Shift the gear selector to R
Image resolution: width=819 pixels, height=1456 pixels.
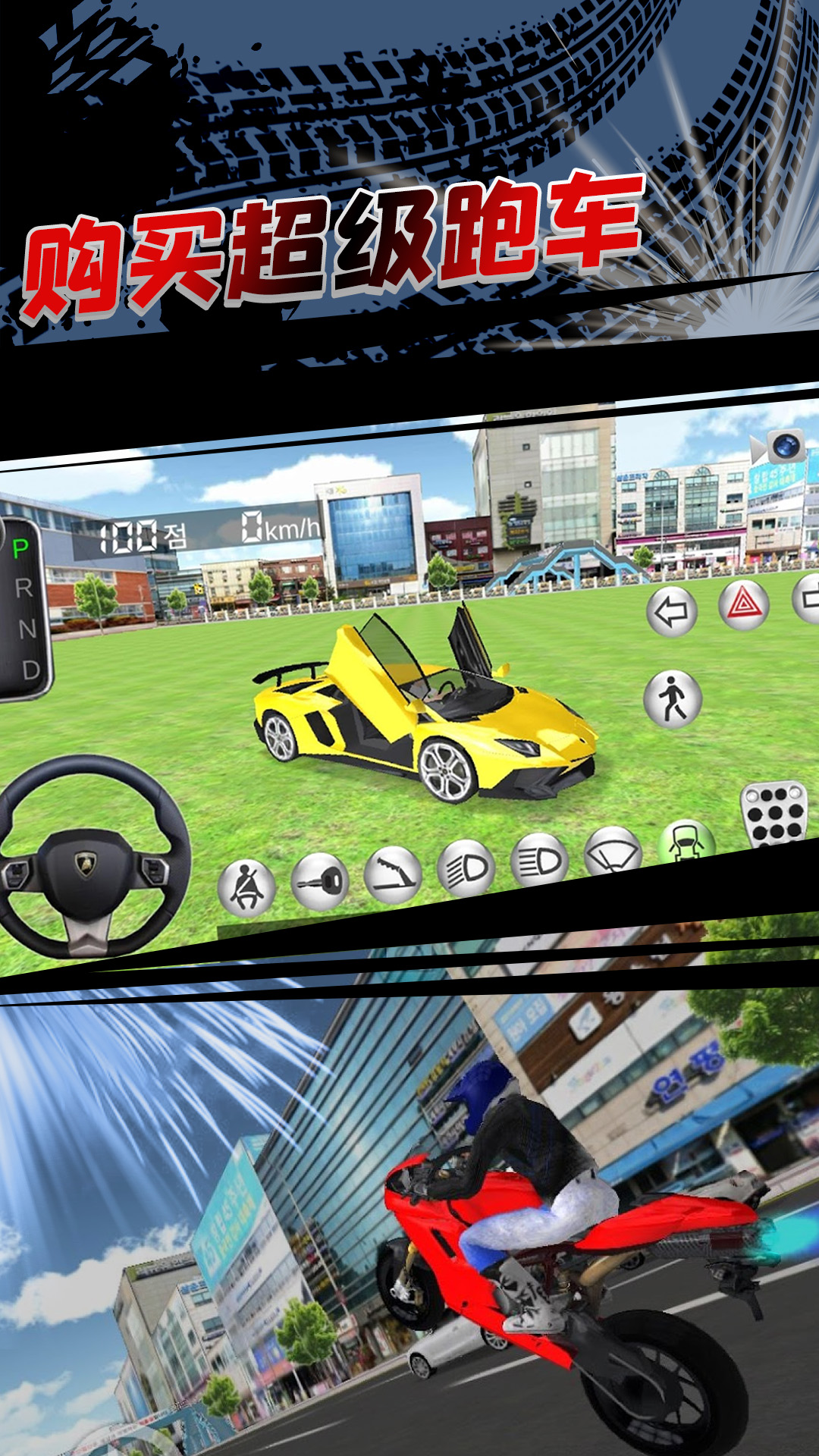(x=24, y=588)
